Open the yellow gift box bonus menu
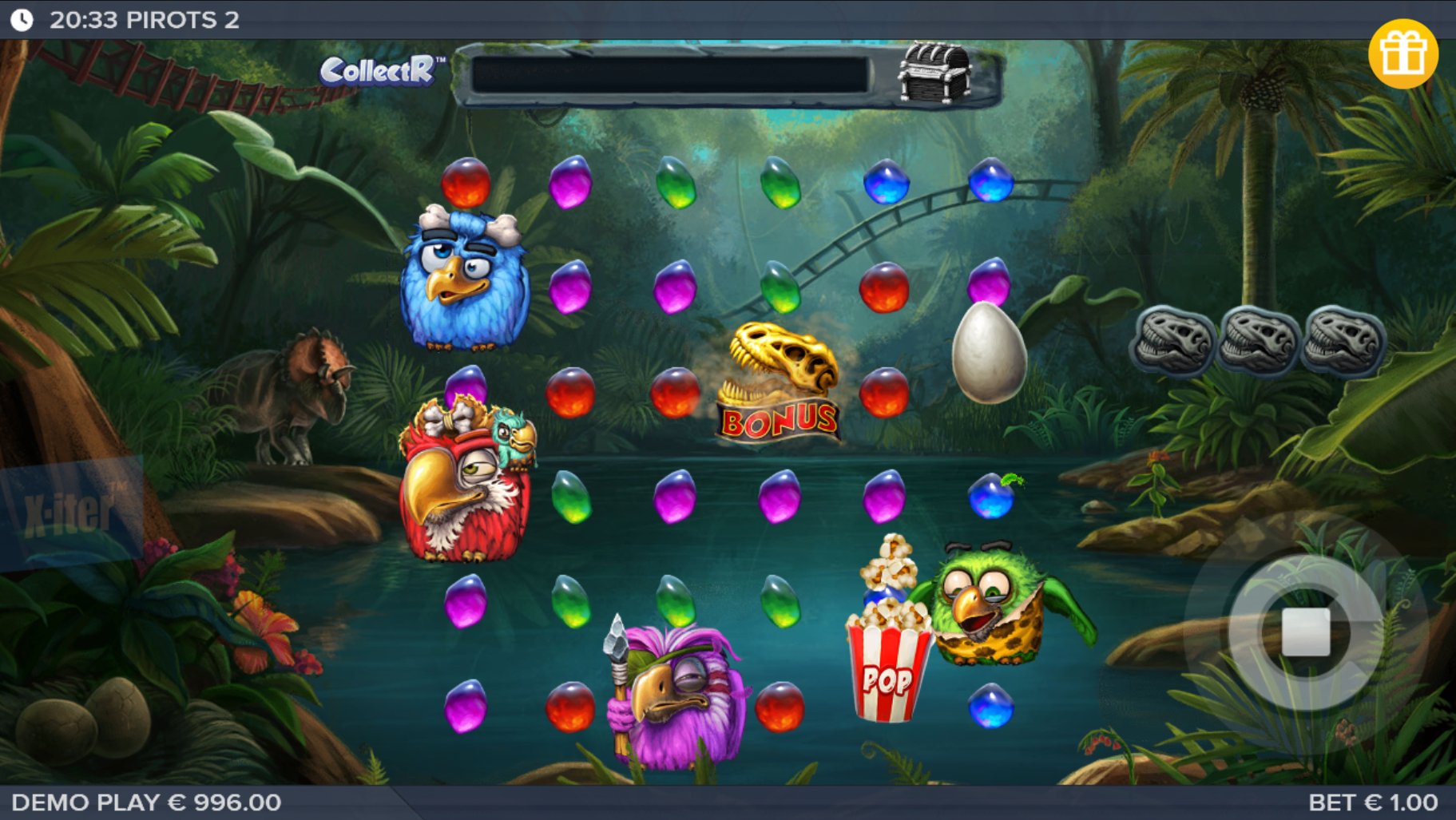Viewport: 1456px width, 820px height. (x=1402, y=53)
